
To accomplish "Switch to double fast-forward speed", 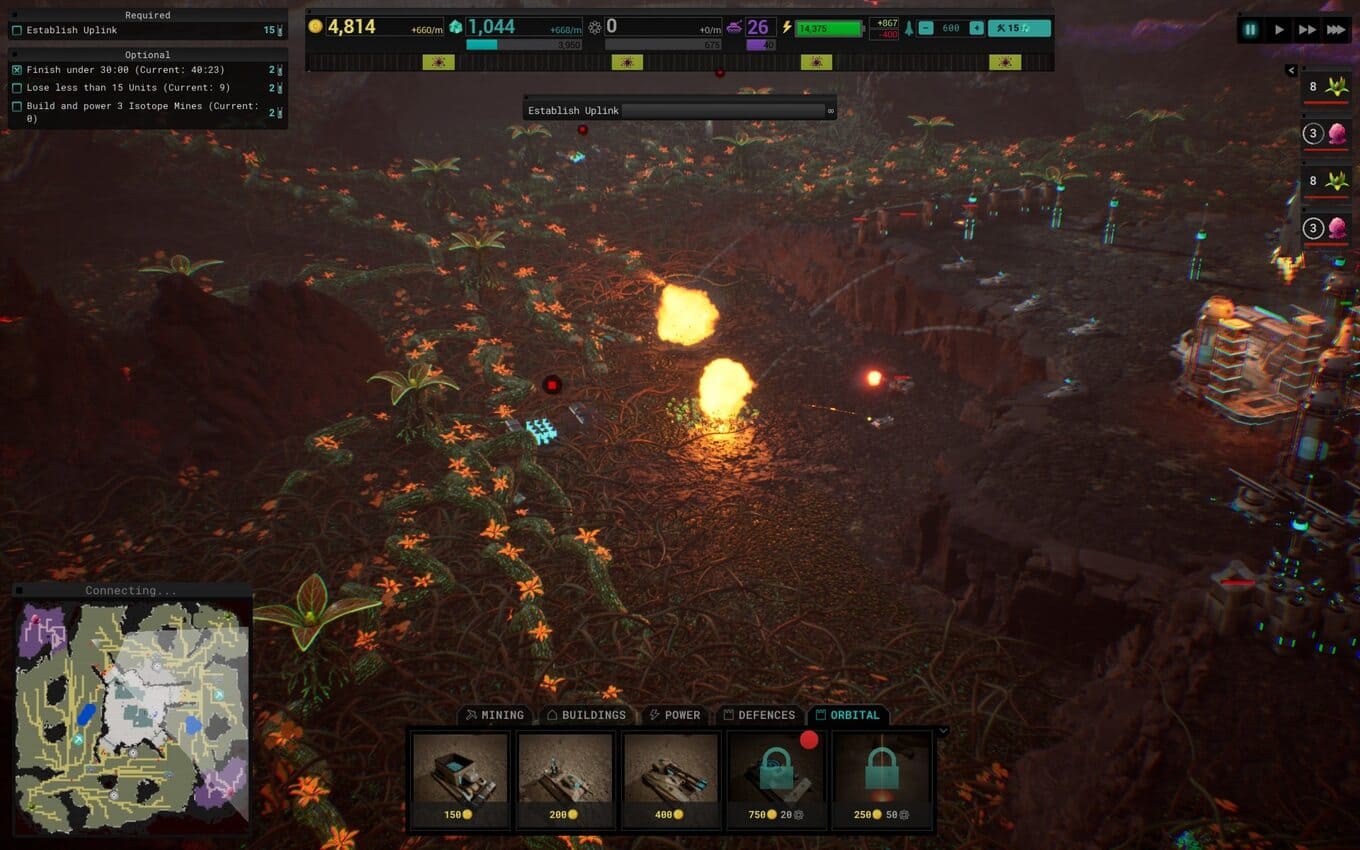I will point(1306,30).
